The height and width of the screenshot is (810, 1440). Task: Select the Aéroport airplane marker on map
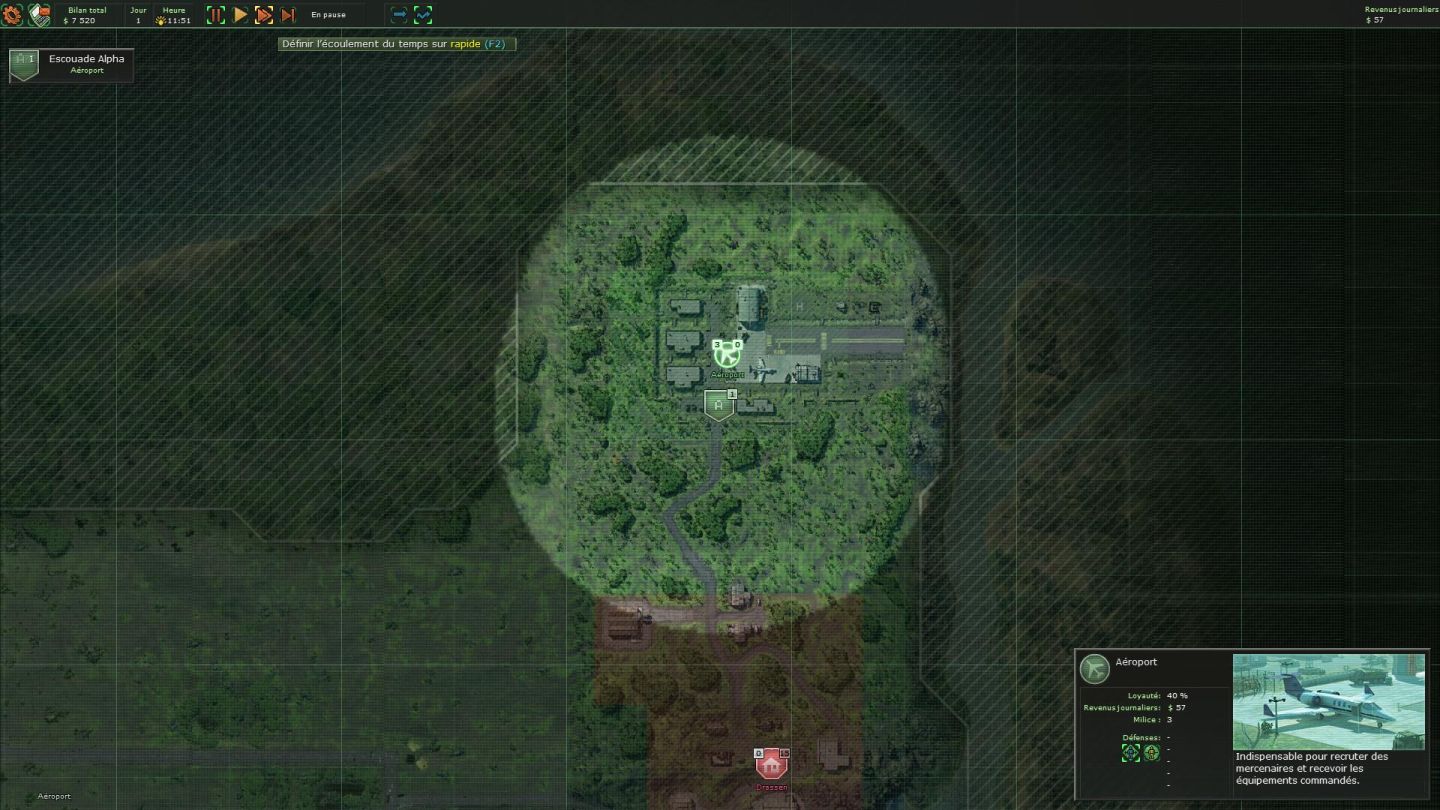pos(727,354)
